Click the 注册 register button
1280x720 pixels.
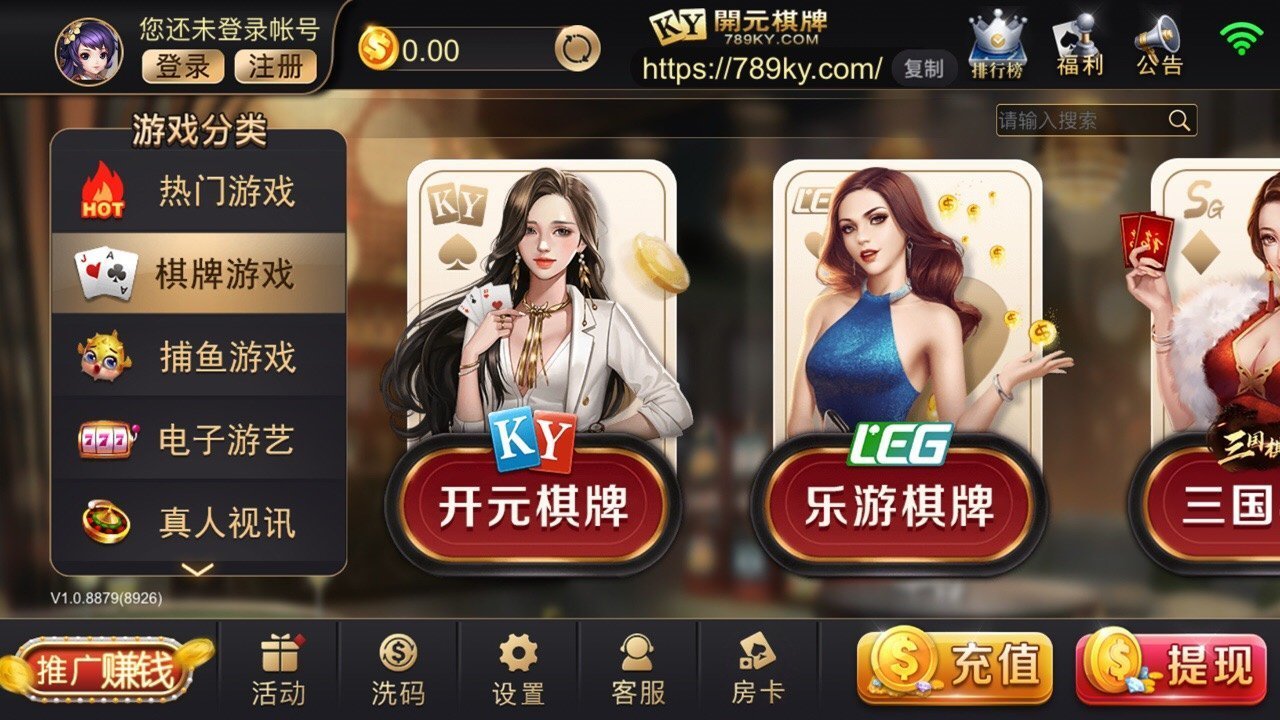277,68
